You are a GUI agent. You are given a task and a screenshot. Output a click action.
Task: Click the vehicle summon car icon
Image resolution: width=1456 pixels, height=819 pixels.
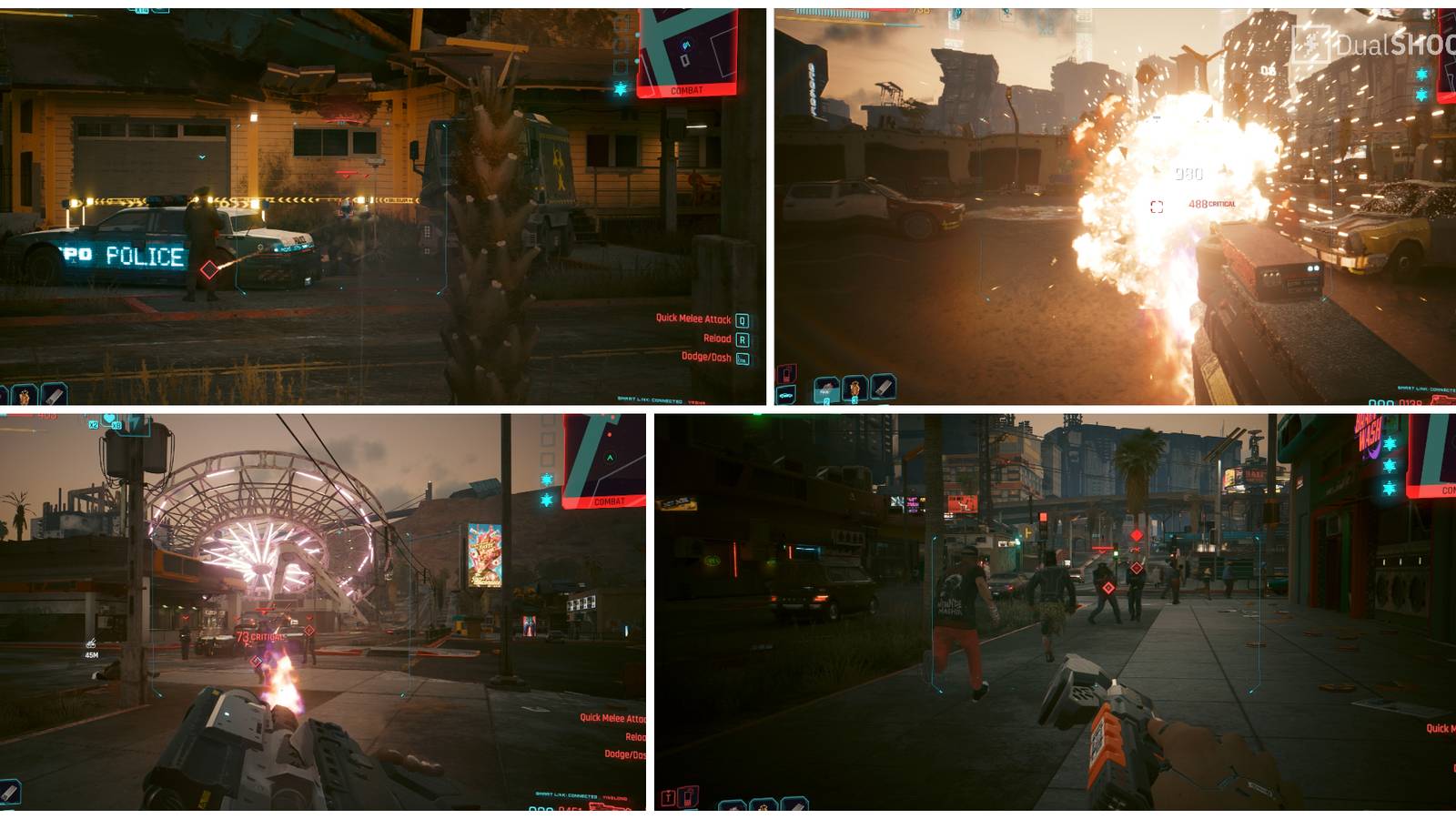point(785,395)
